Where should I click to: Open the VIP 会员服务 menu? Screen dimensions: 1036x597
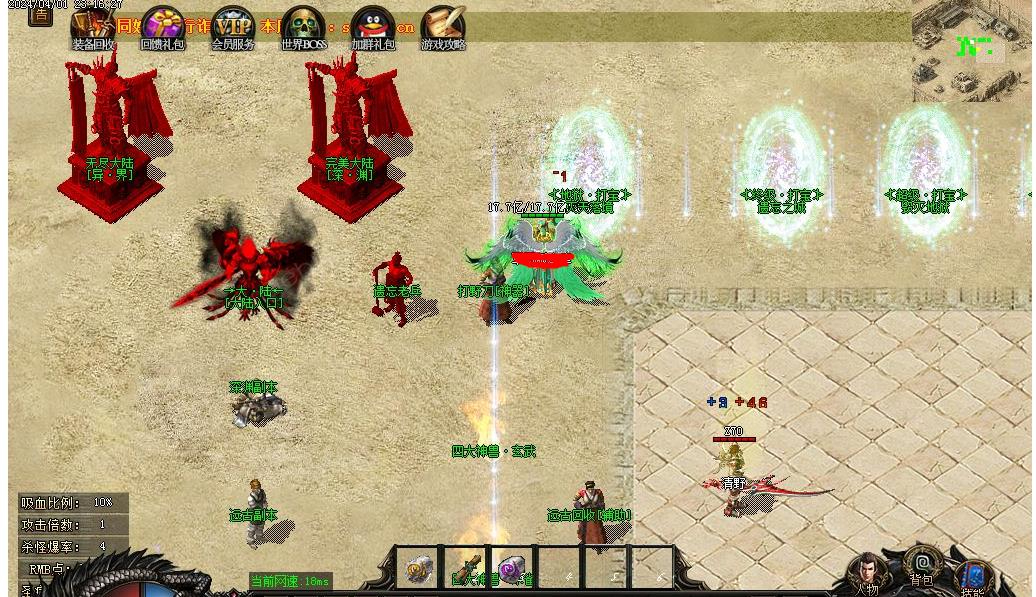233,27
